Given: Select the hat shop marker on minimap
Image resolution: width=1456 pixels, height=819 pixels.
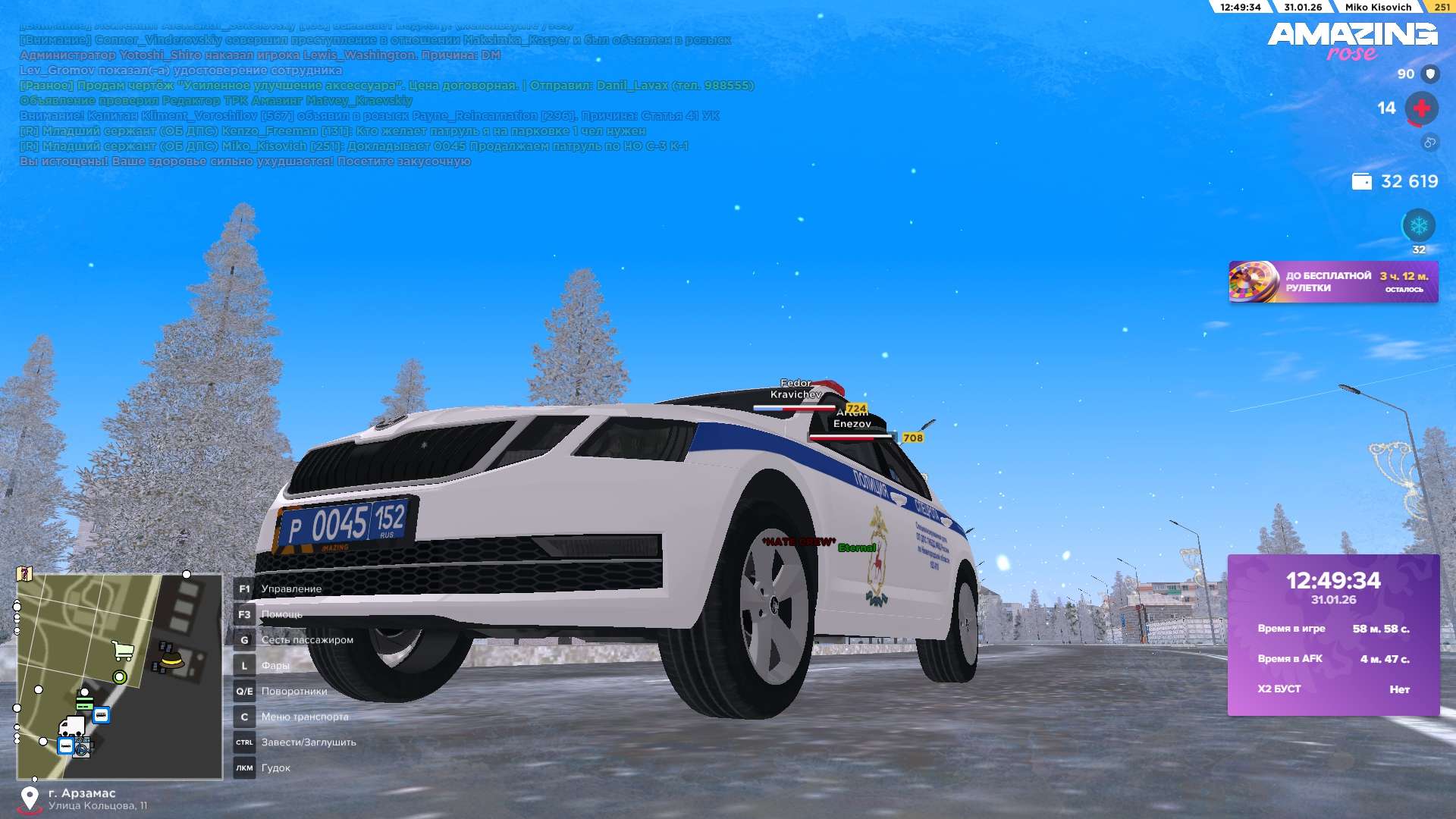Looking at the screenshot, I should click(x=171, y=658).
